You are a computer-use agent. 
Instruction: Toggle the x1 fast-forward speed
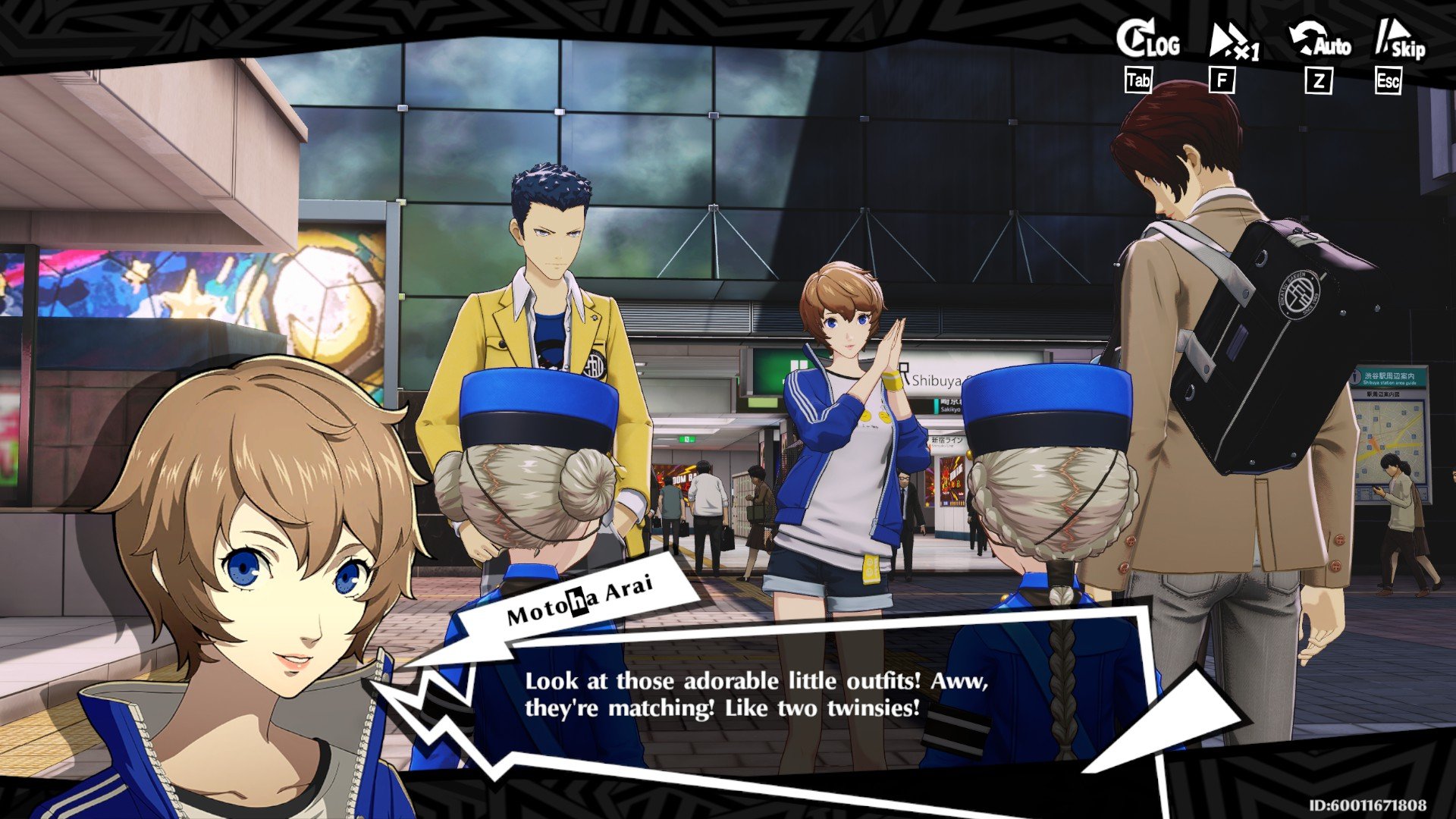1233,43
